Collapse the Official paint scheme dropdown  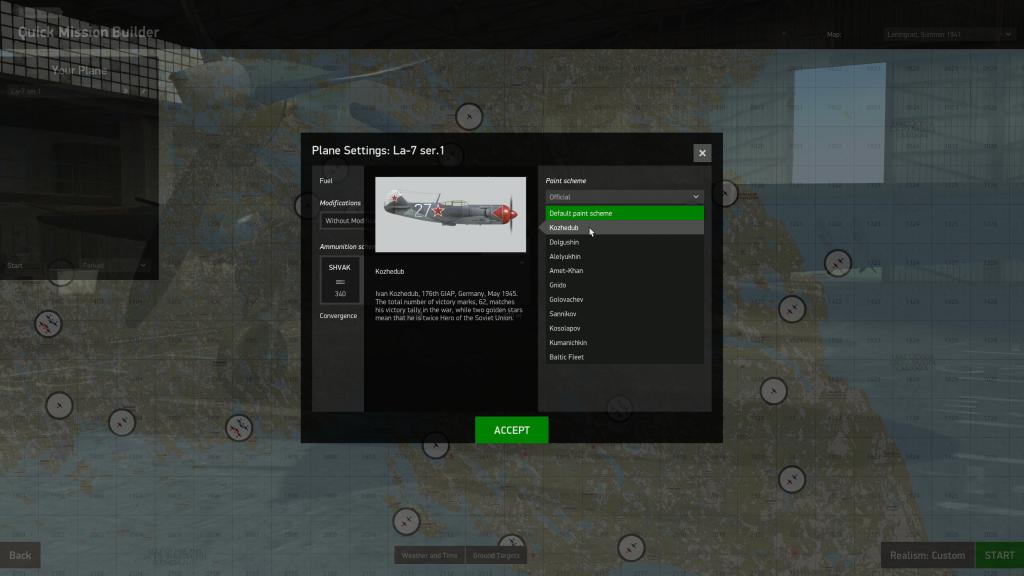pyautogui.click(x=624, y=197)
